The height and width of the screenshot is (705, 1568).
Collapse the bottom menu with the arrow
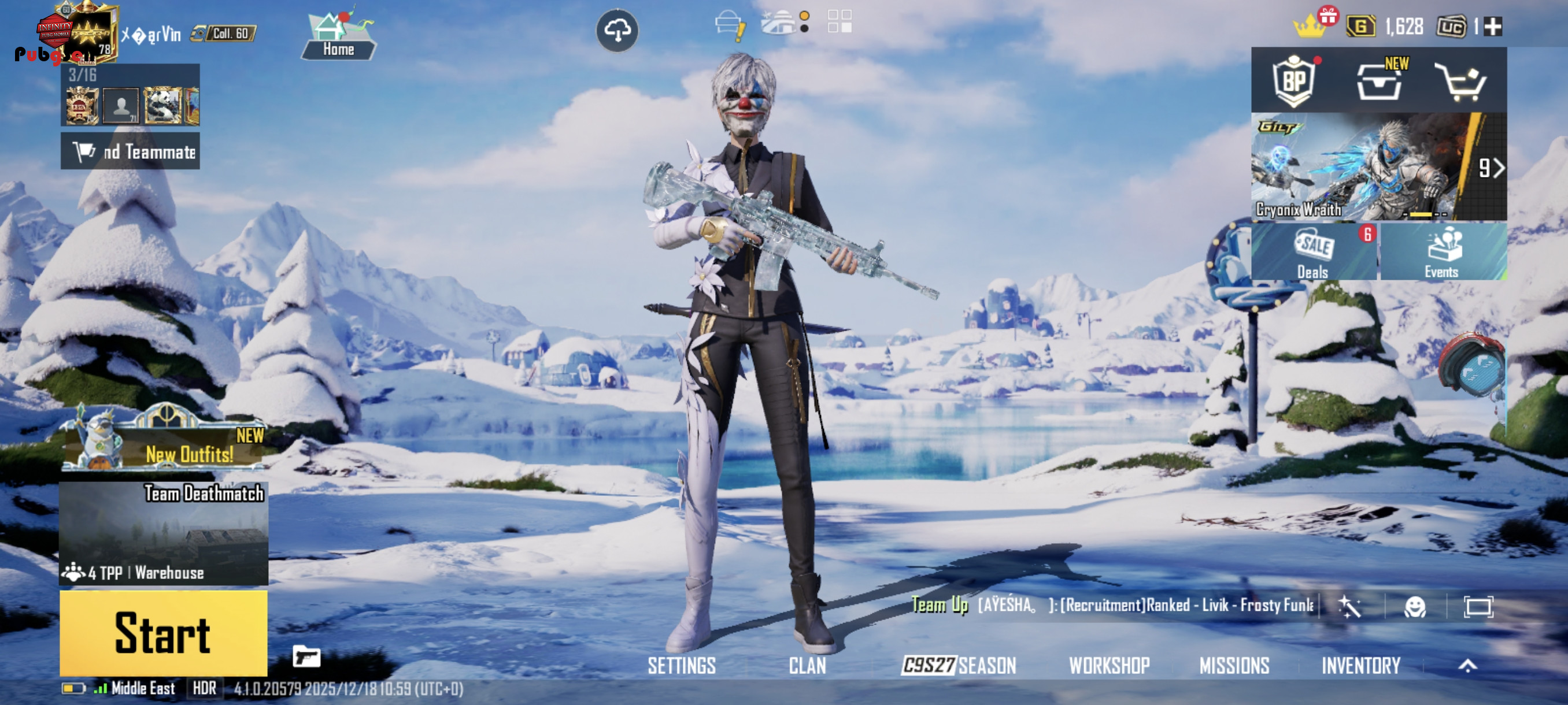tap(1467, 666)
